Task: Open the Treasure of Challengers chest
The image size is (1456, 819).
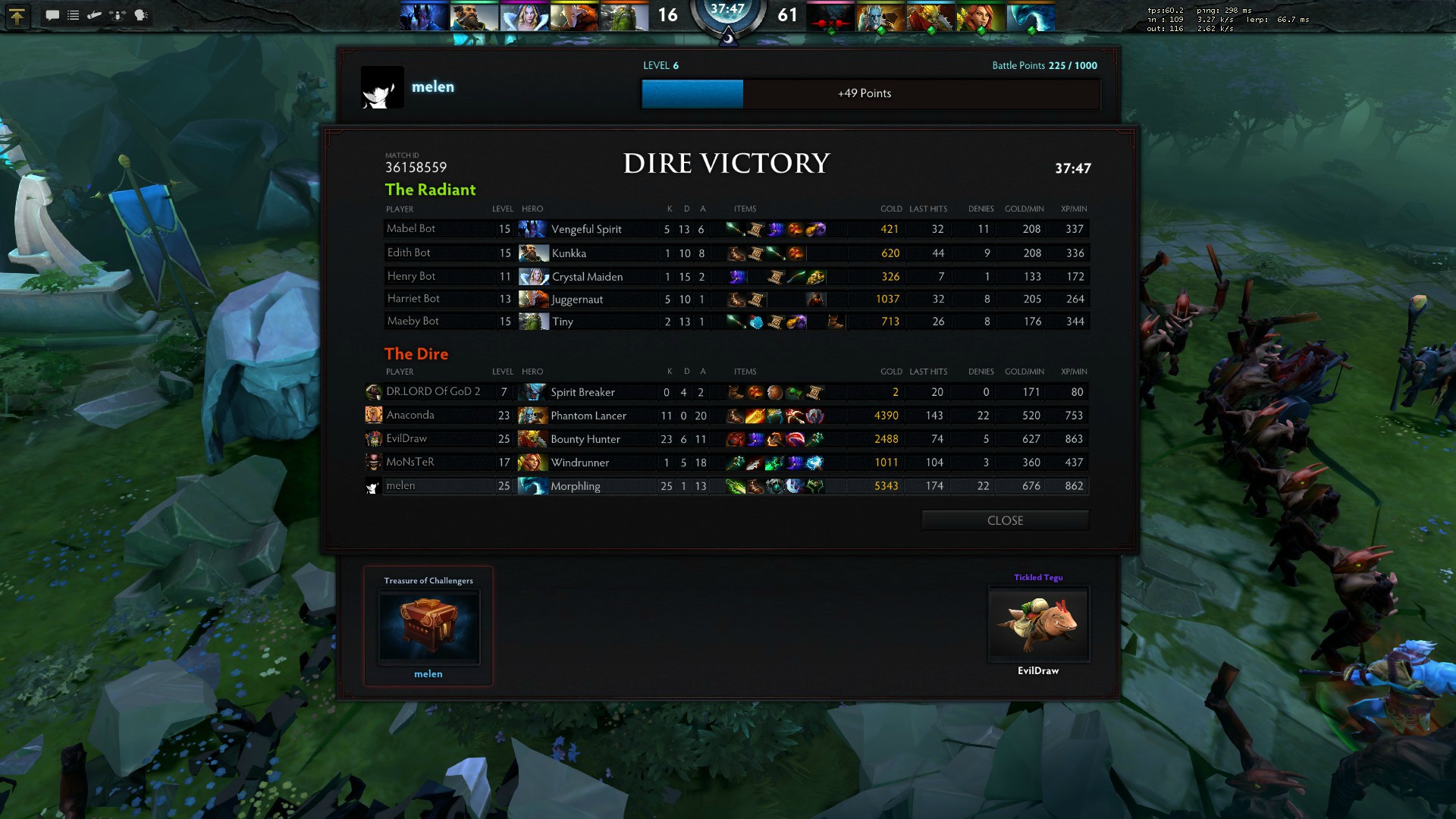Action: (x=428, y=626)
